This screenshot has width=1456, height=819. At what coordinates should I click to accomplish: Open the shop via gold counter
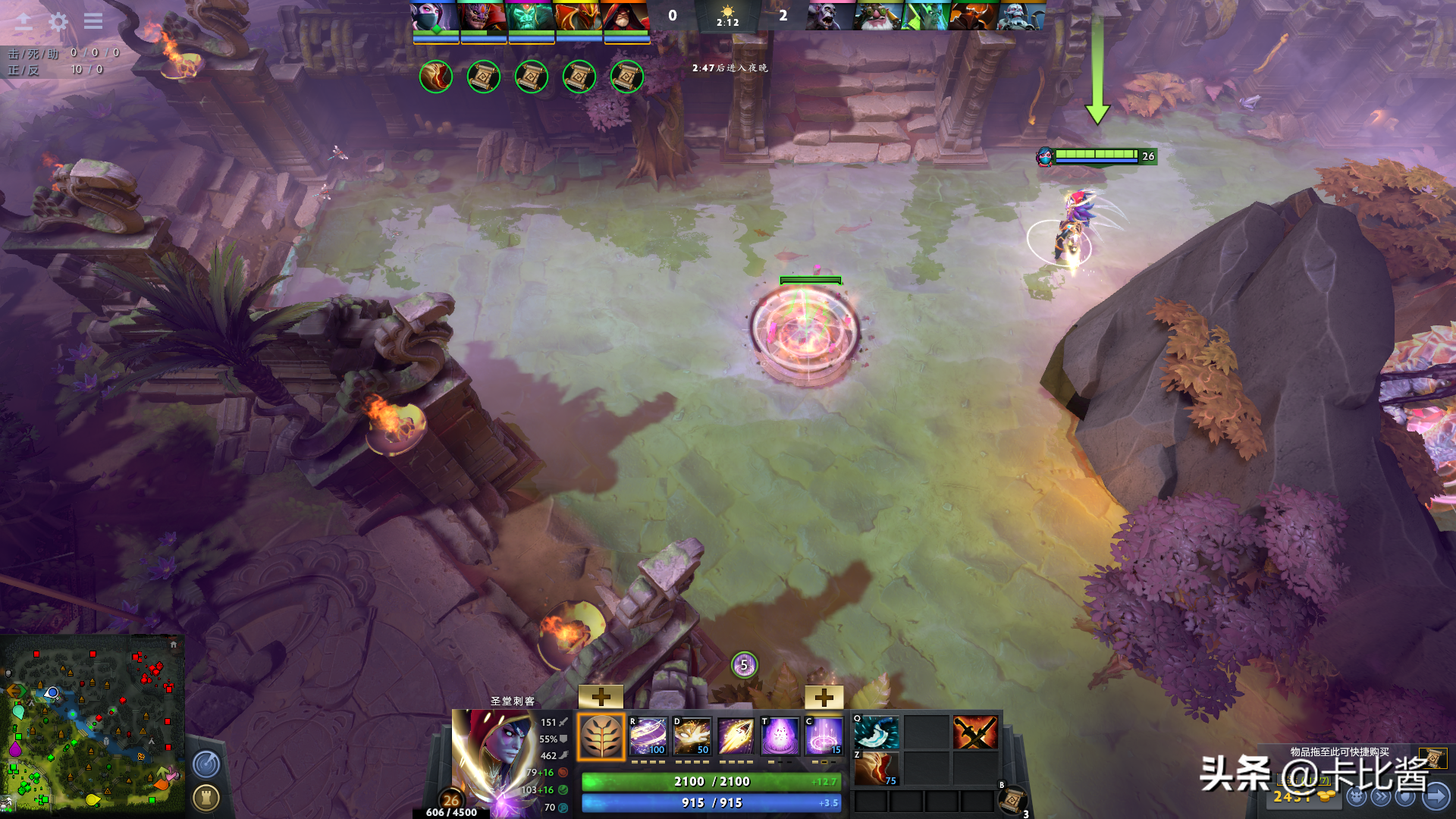pos(1301,796)
